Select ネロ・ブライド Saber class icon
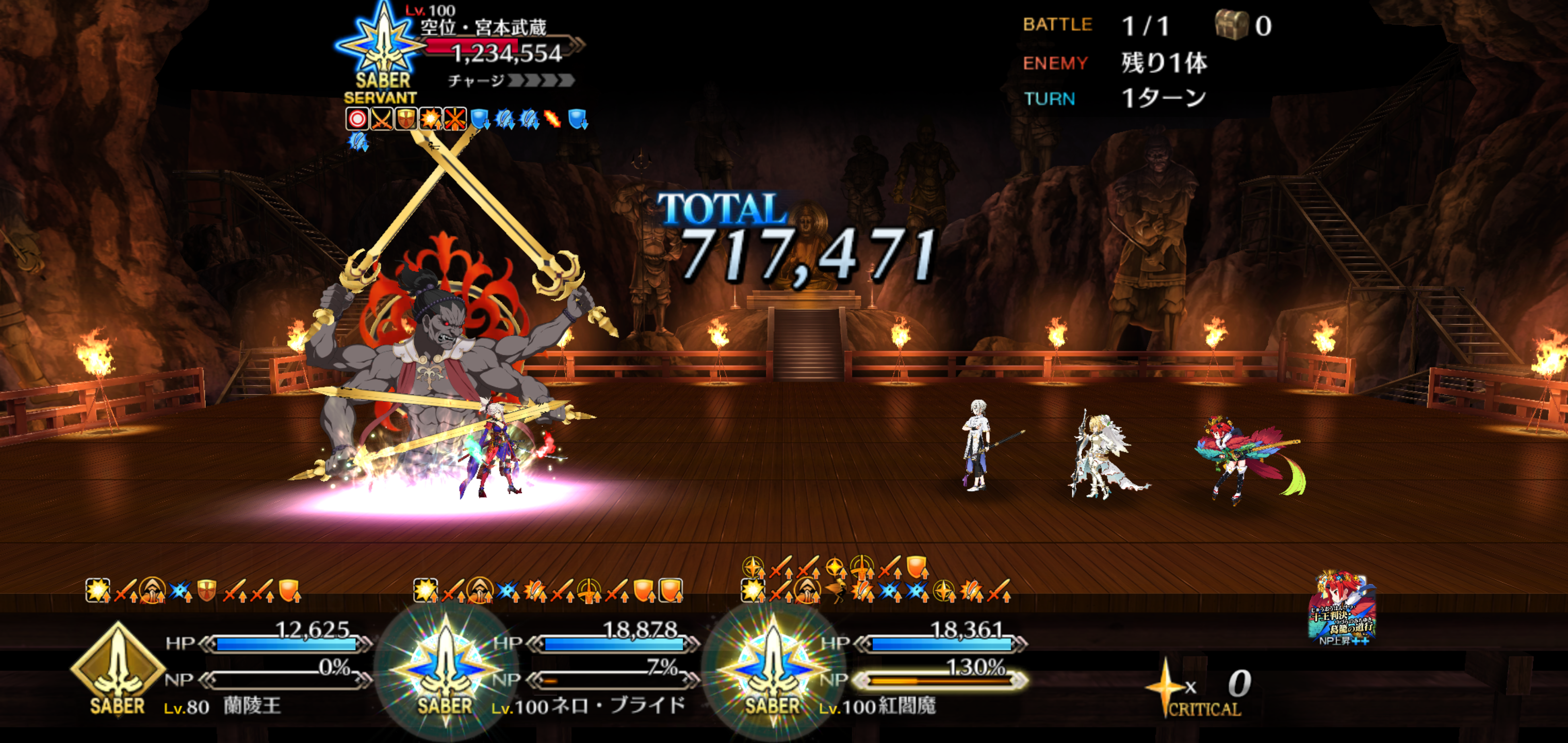This screenshot has height=743, width=1568. (446, 670)
